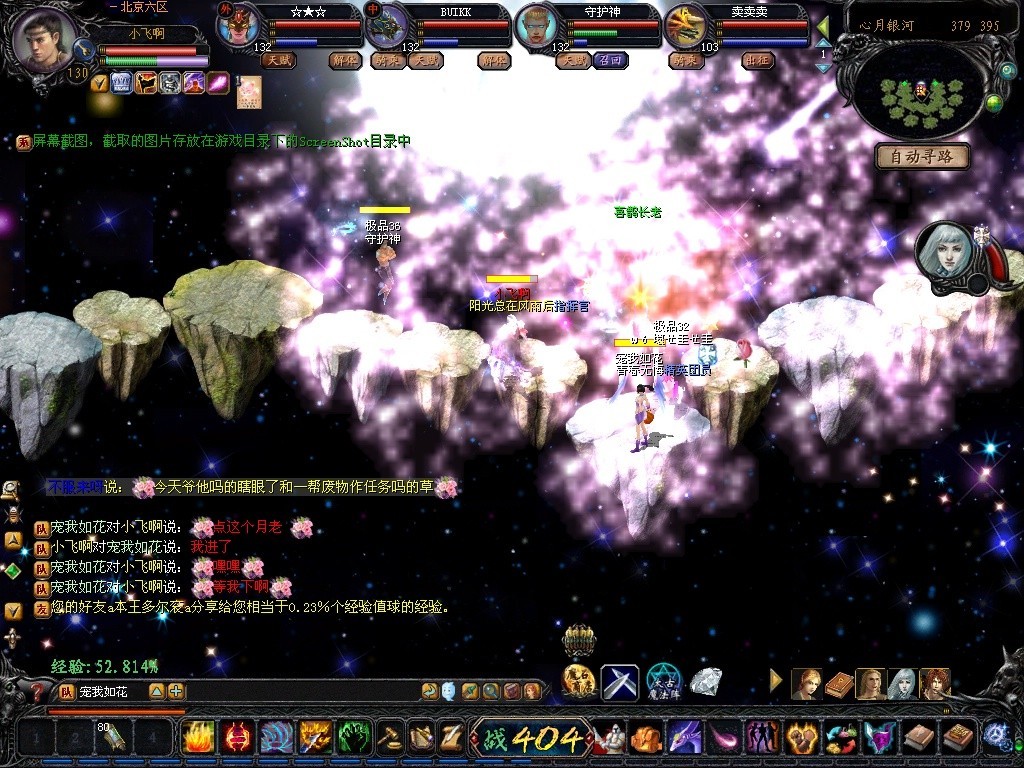
Task: Select the 守护神 pet portrait
Action: (537, 25)
